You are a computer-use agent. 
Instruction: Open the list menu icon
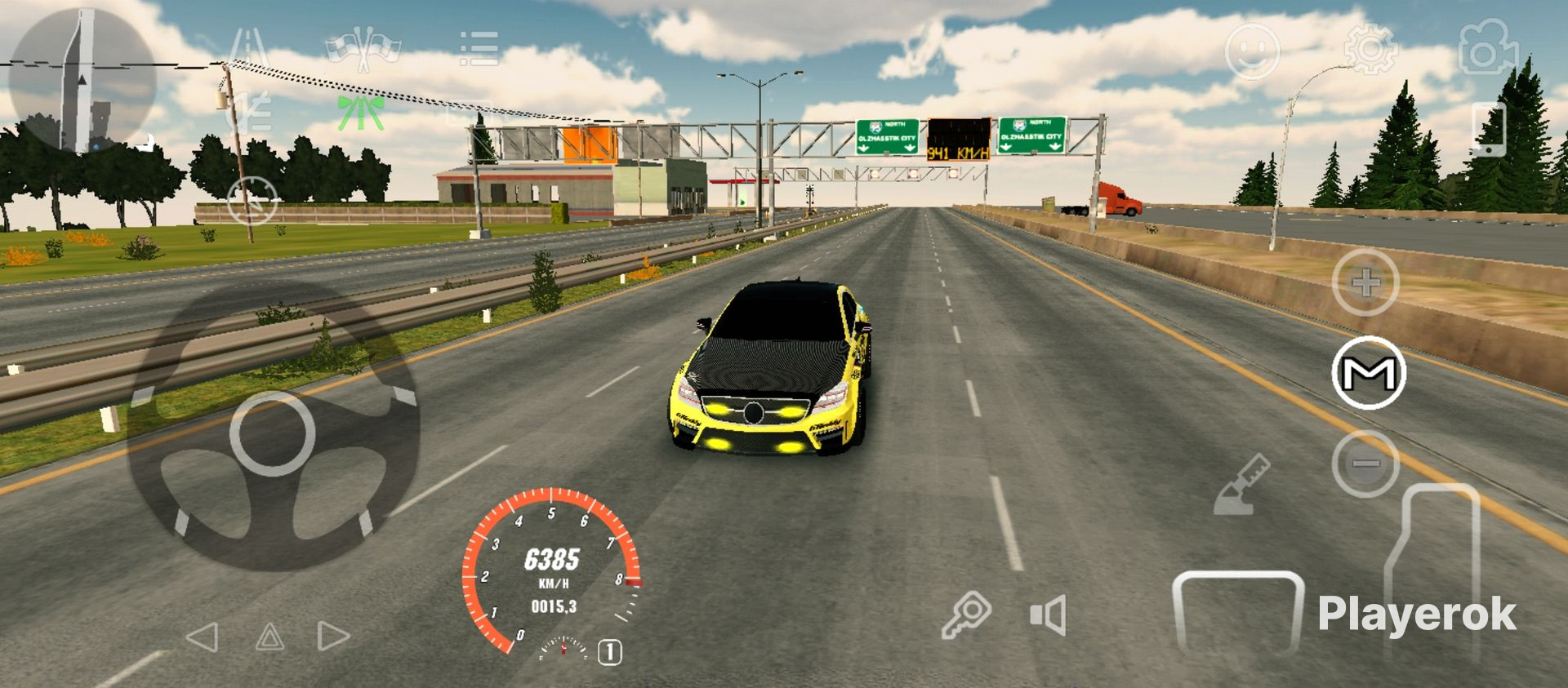tap(479, 49)
